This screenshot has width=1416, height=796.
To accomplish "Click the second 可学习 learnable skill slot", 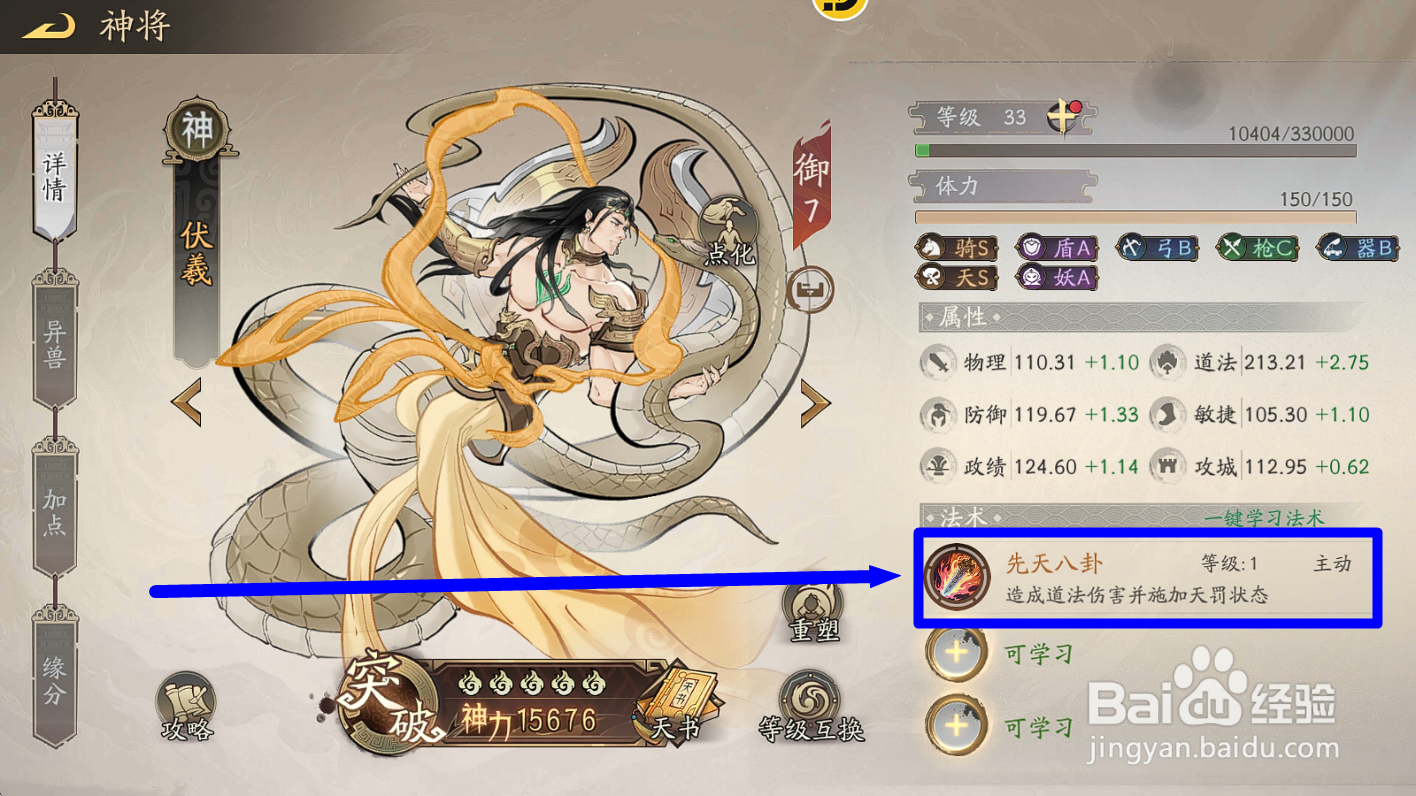I will click(x=956, y=724).
